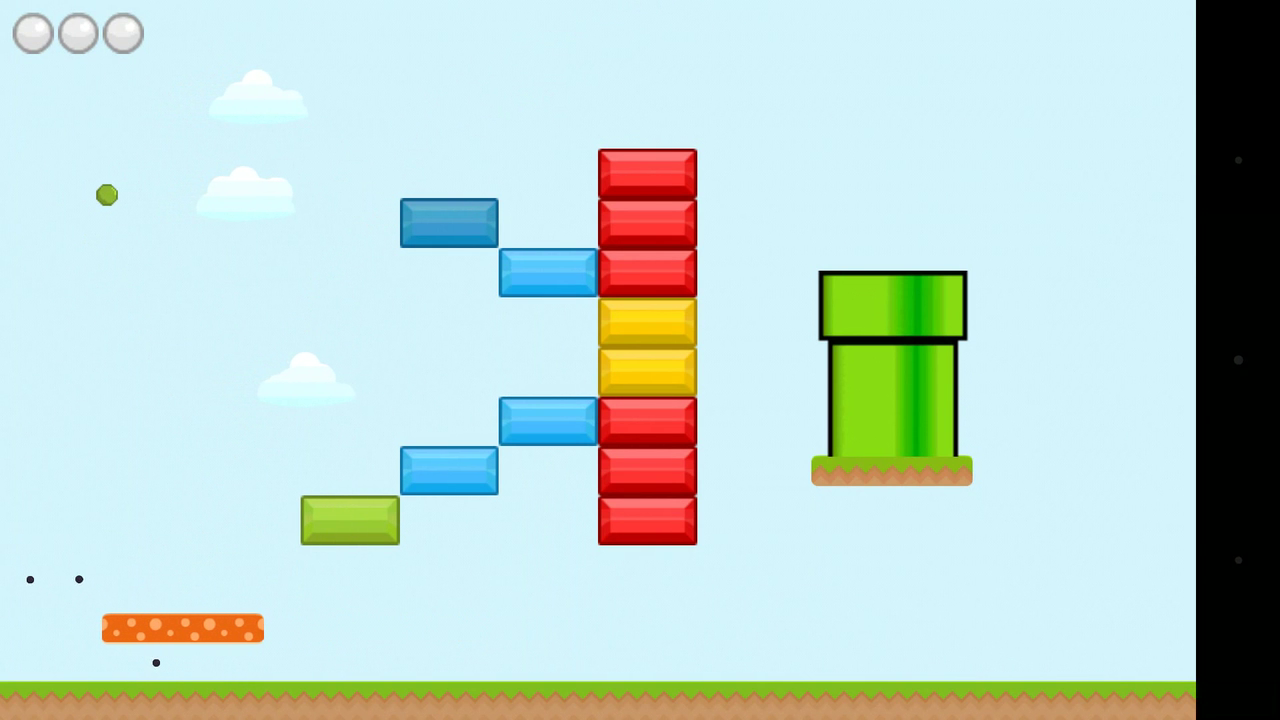Click the bottom red brick in the column
The width and height of the screenshot is (1280, 720).
(x=647, y=519)
